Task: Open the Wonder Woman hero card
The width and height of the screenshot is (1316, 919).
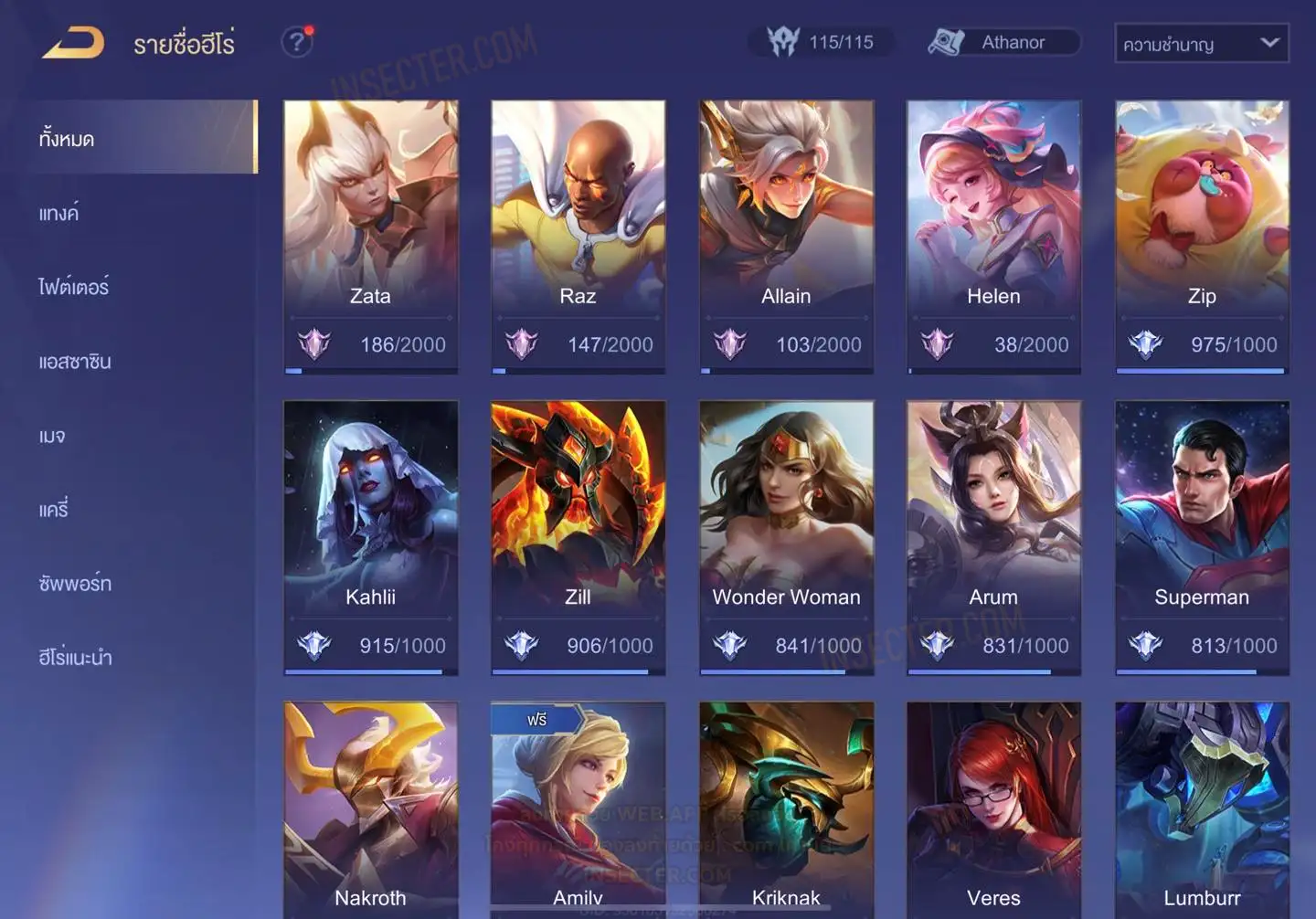Action: tap(786, 537)
